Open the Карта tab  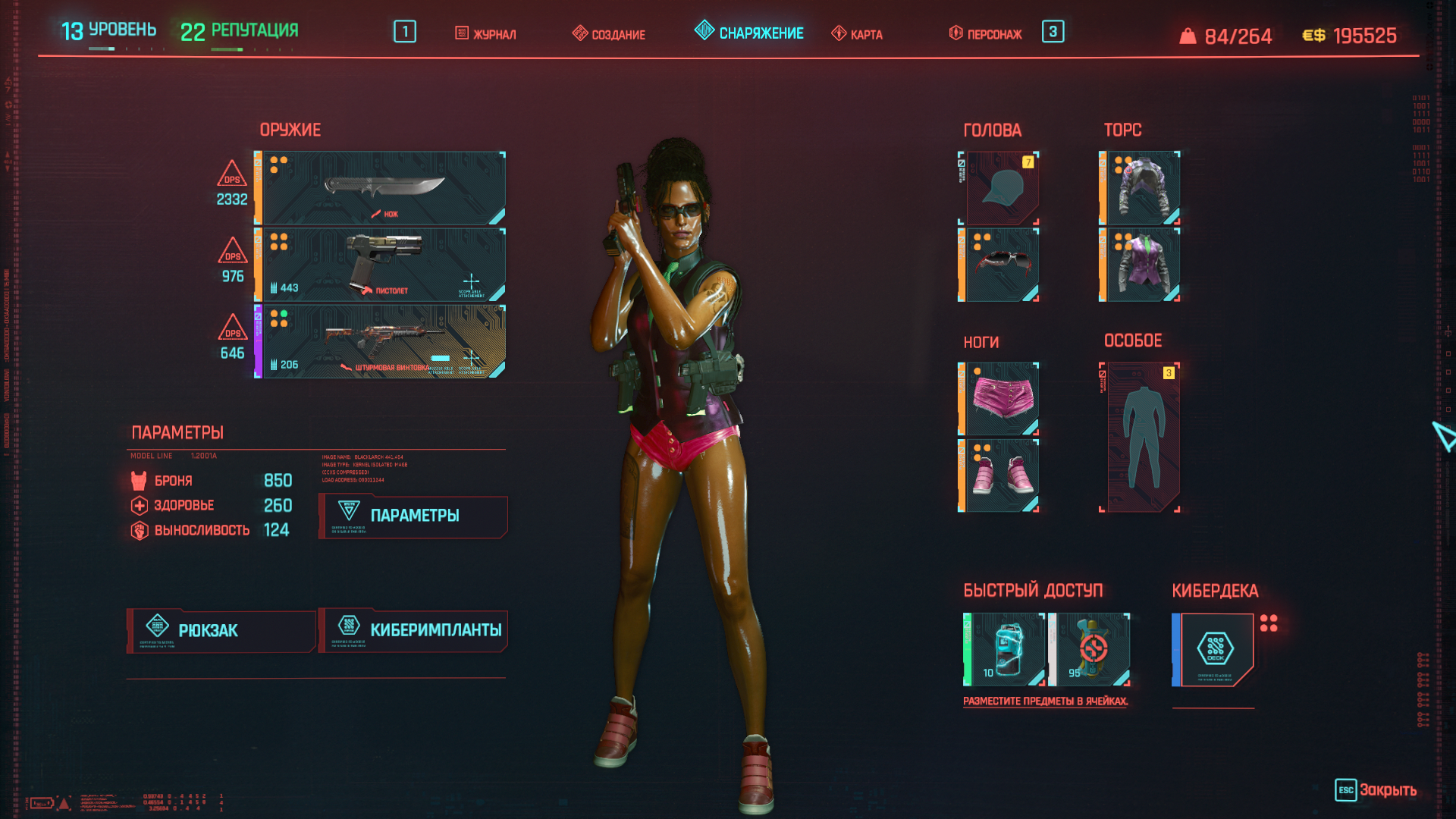pos(858,34)
